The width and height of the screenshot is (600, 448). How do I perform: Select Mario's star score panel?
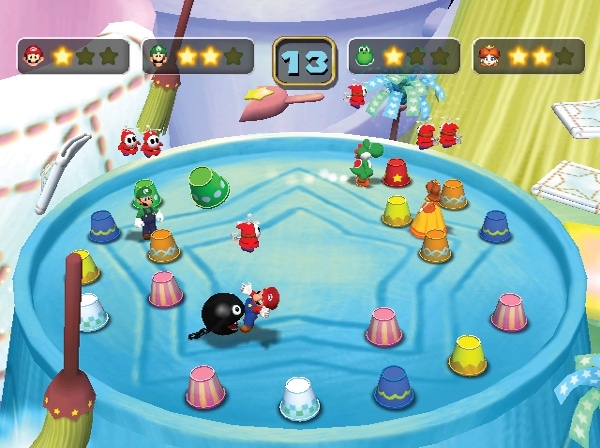73,56
